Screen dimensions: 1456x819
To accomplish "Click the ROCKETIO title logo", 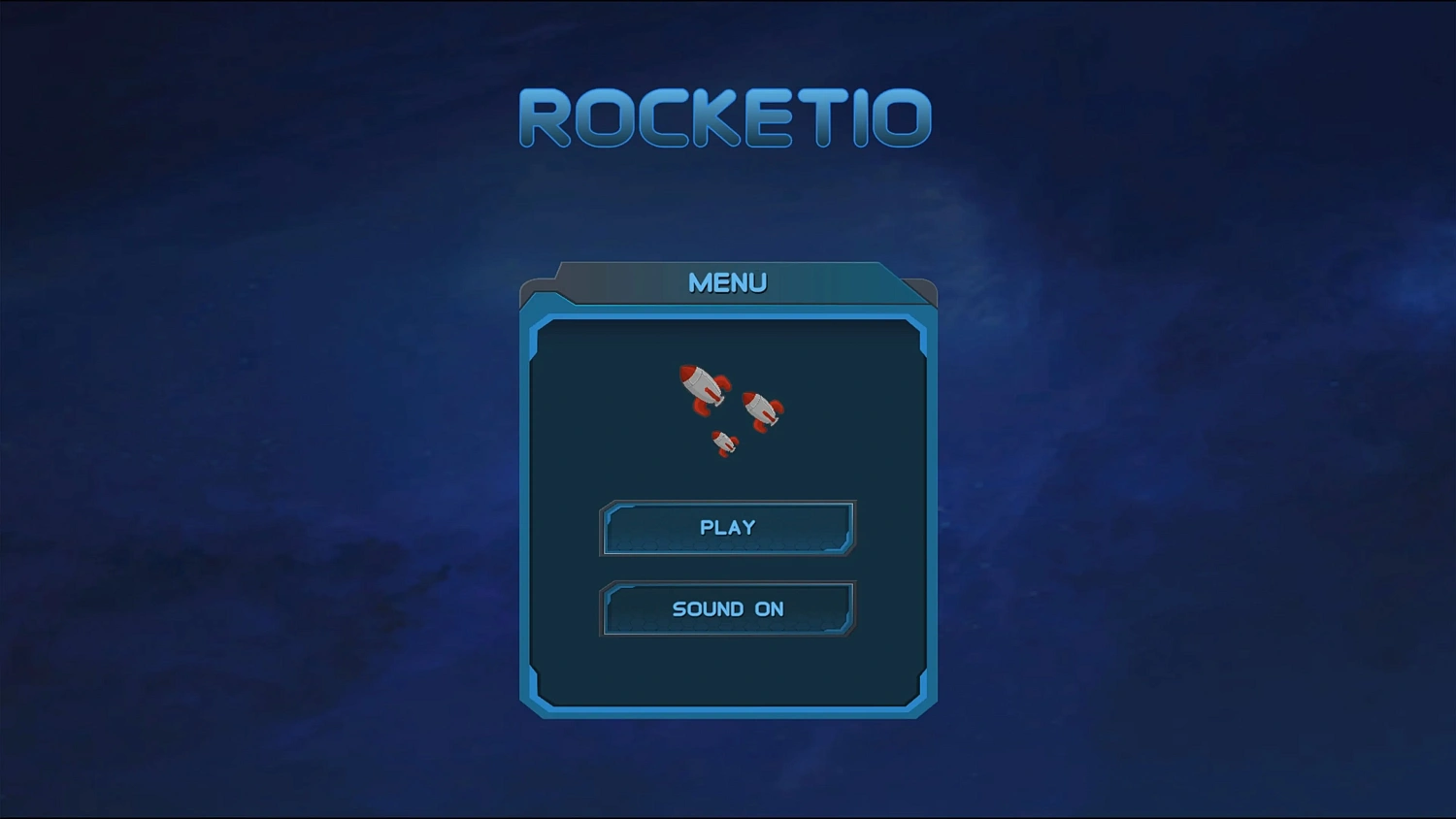I will coord(728,115).
